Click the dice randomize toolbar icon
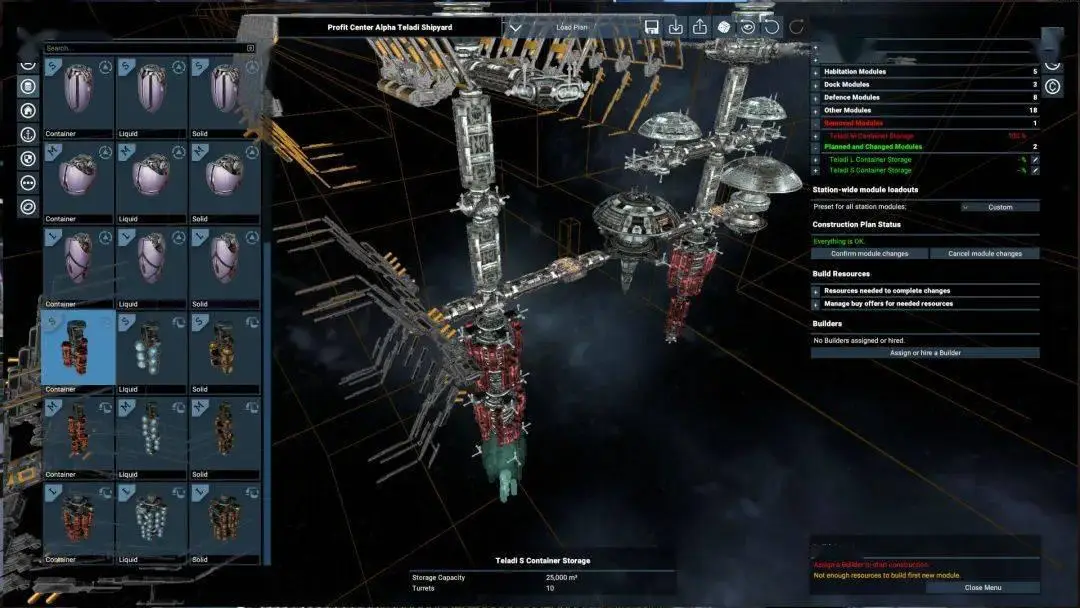 724,28
